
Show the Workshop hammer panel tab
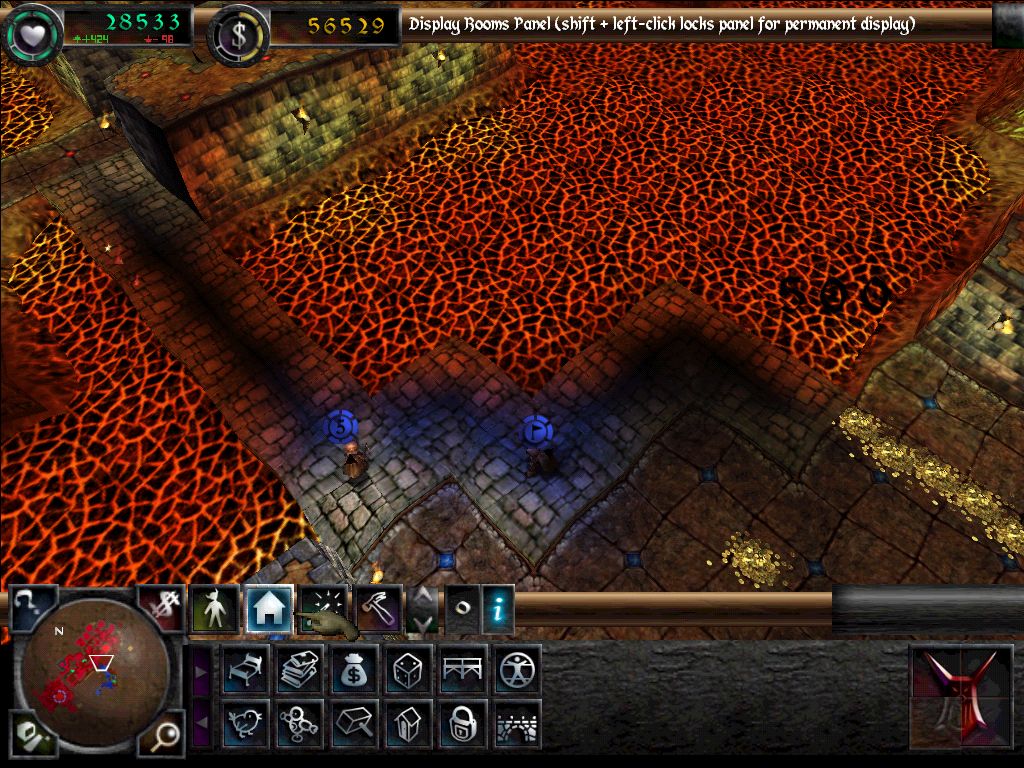(x=379, y=609)
